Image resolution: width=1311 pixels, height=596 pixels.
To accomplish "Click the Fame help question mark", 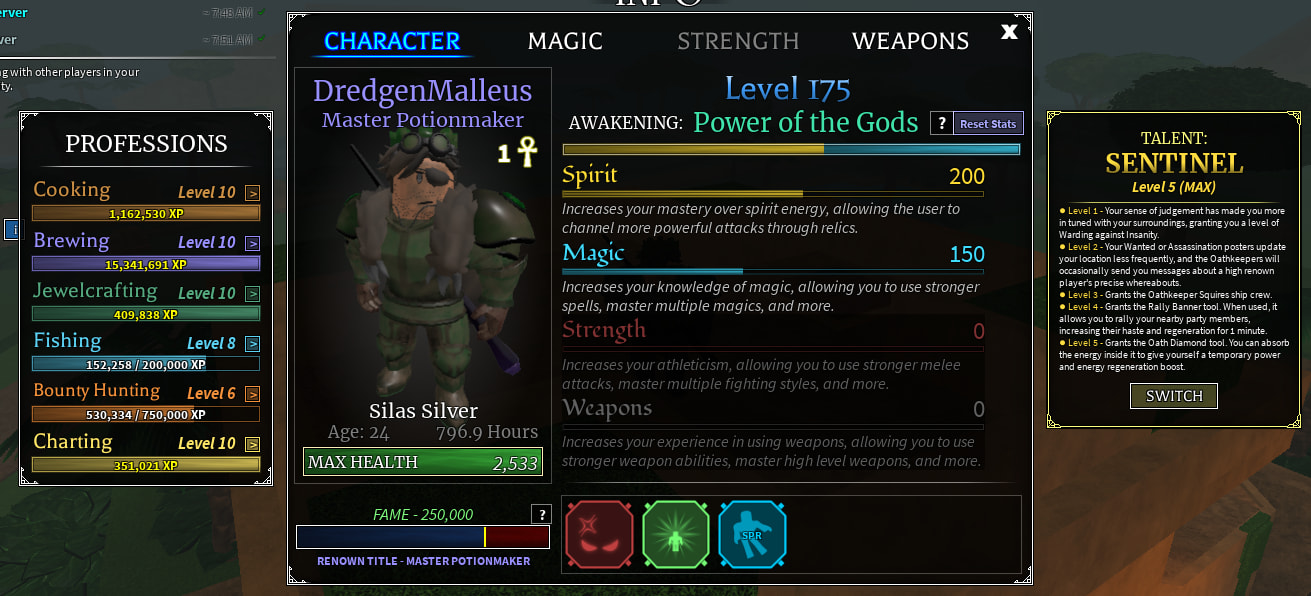I will tap(541, 514).
